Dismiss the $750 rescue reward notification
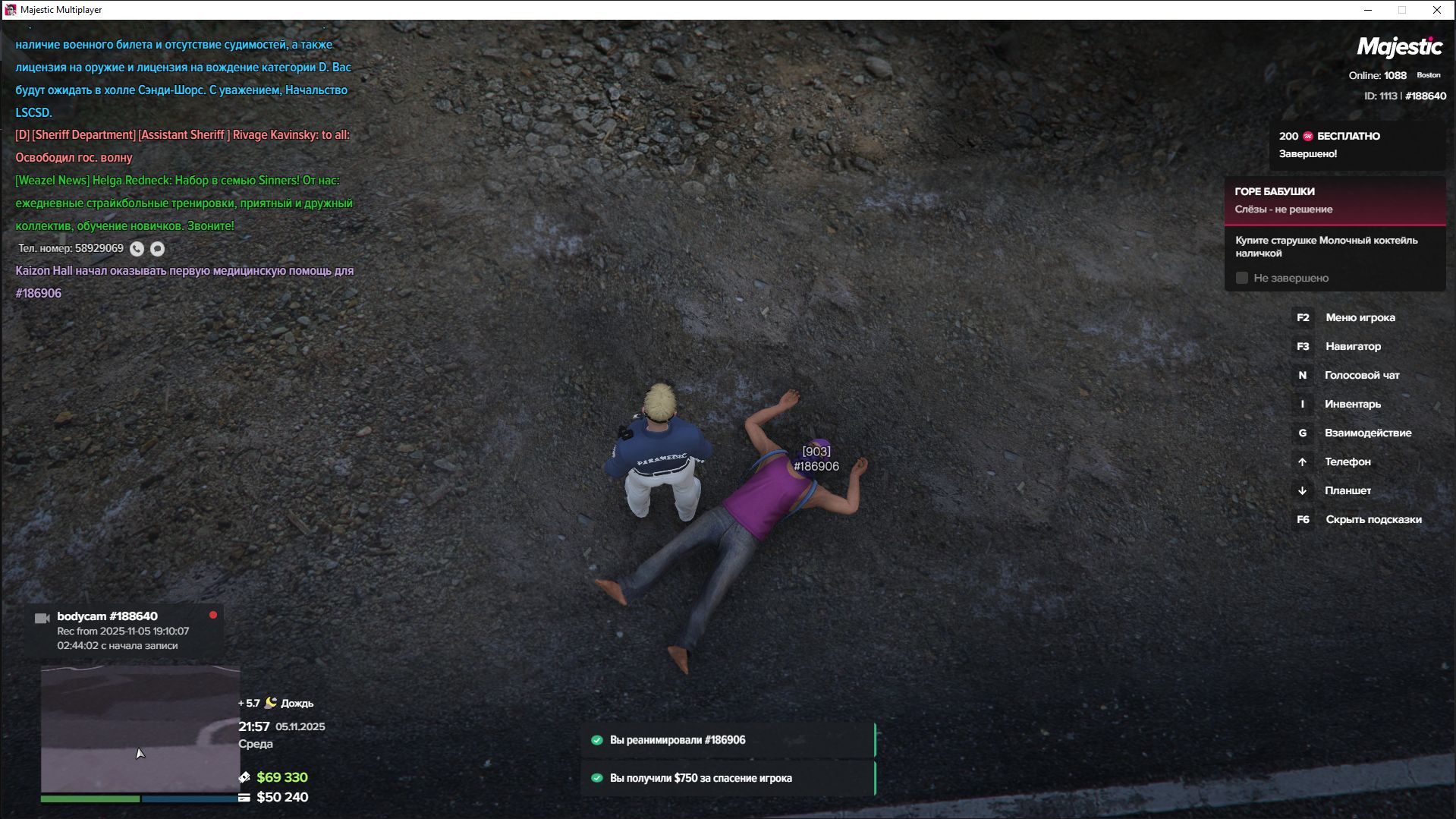The width and height of the screenshot is (1456, 819). pos(728,778)
